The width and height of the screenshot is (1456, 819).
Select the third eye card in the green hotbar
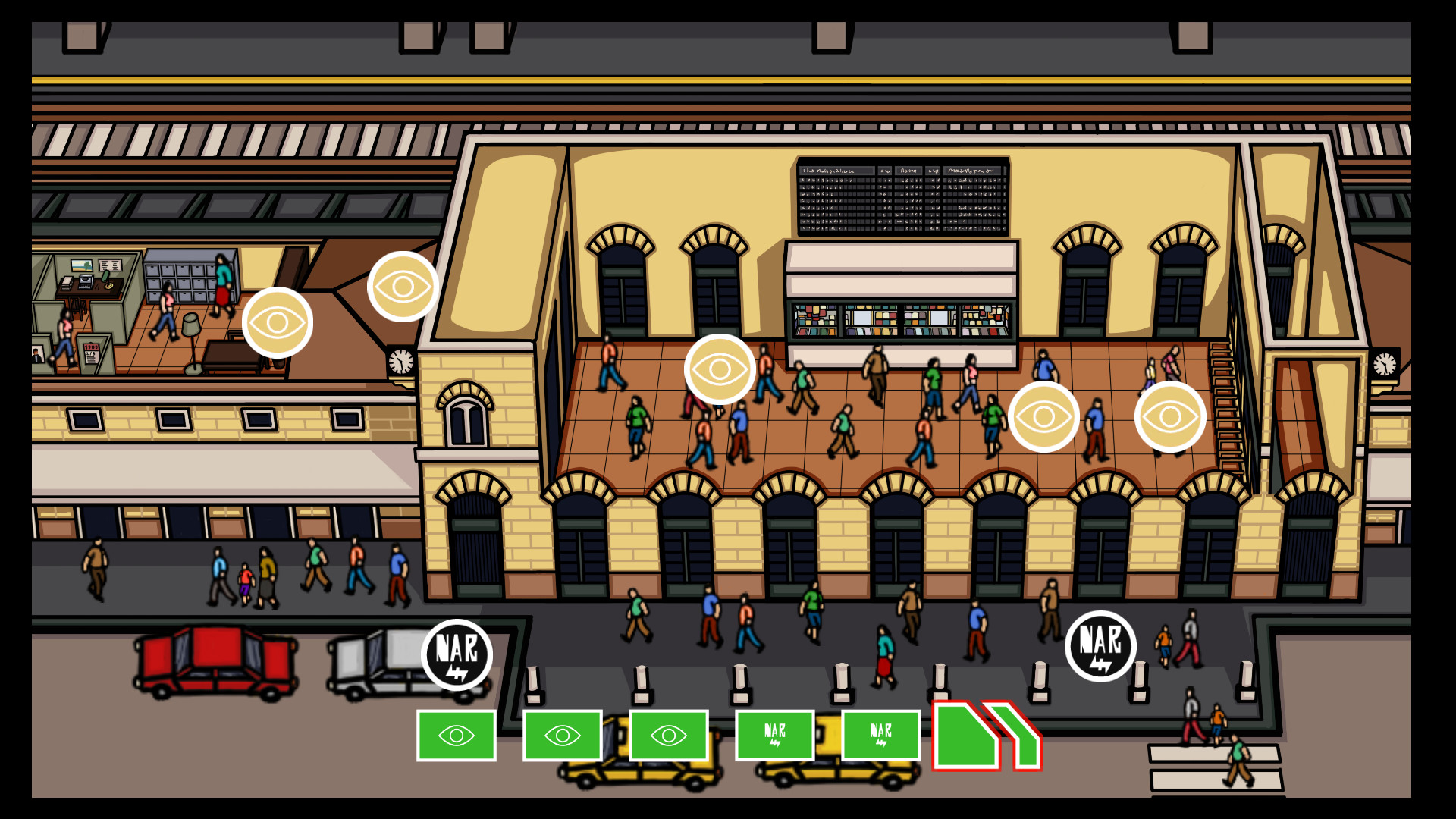pos(669,735)
